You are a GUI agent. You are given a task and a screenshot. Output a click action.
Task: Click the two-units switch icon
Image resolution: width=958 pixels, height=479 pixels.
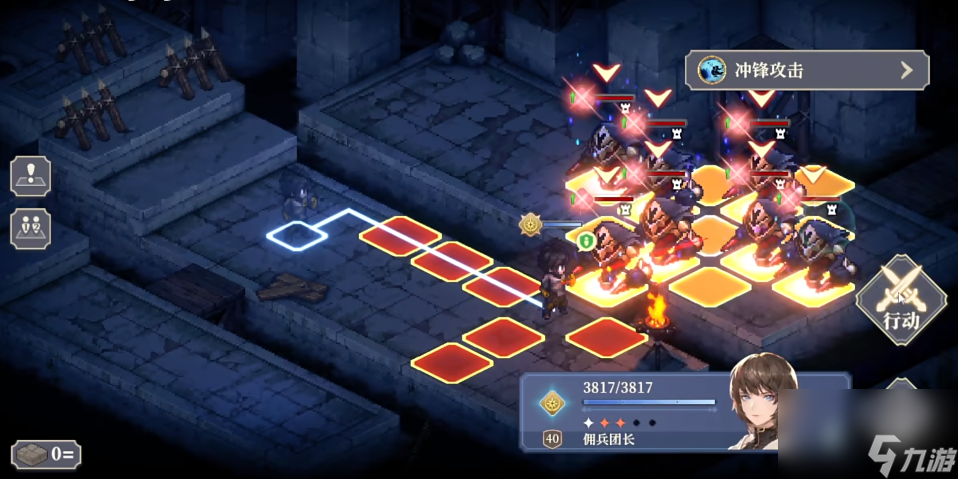click(x=30, y=227)
